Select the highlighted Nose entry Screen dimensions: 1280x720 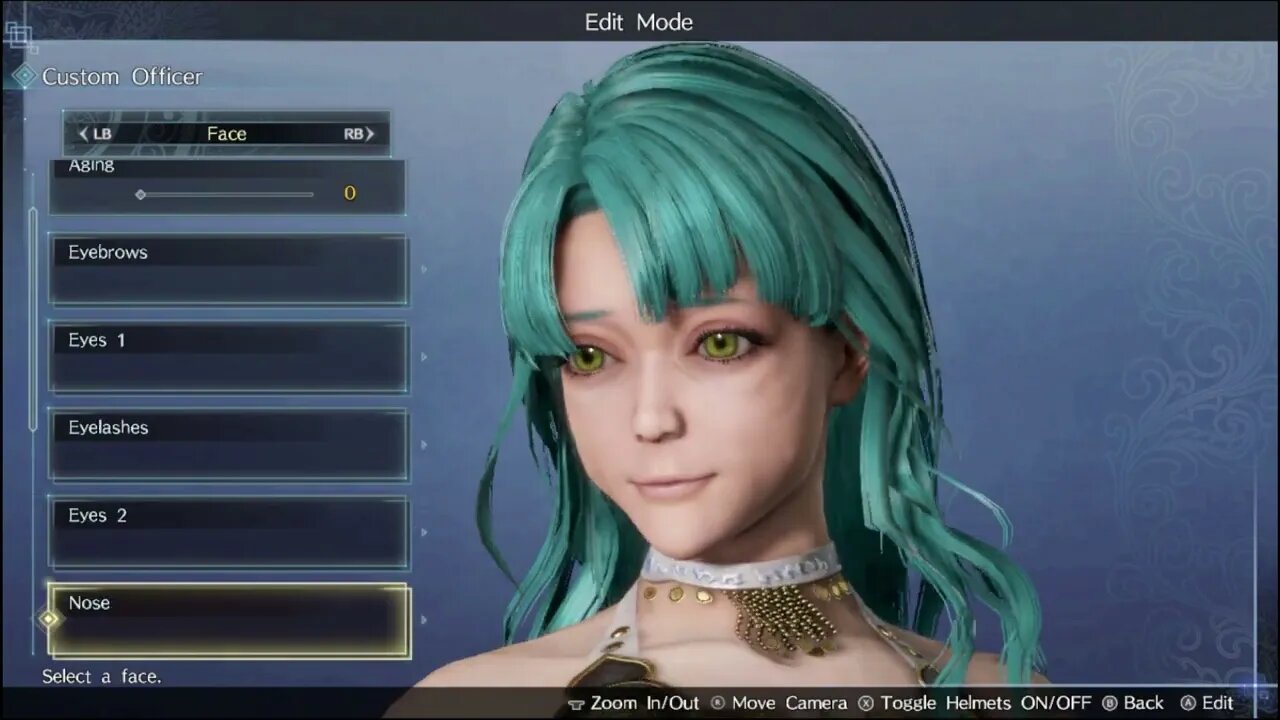pos(228,620)
